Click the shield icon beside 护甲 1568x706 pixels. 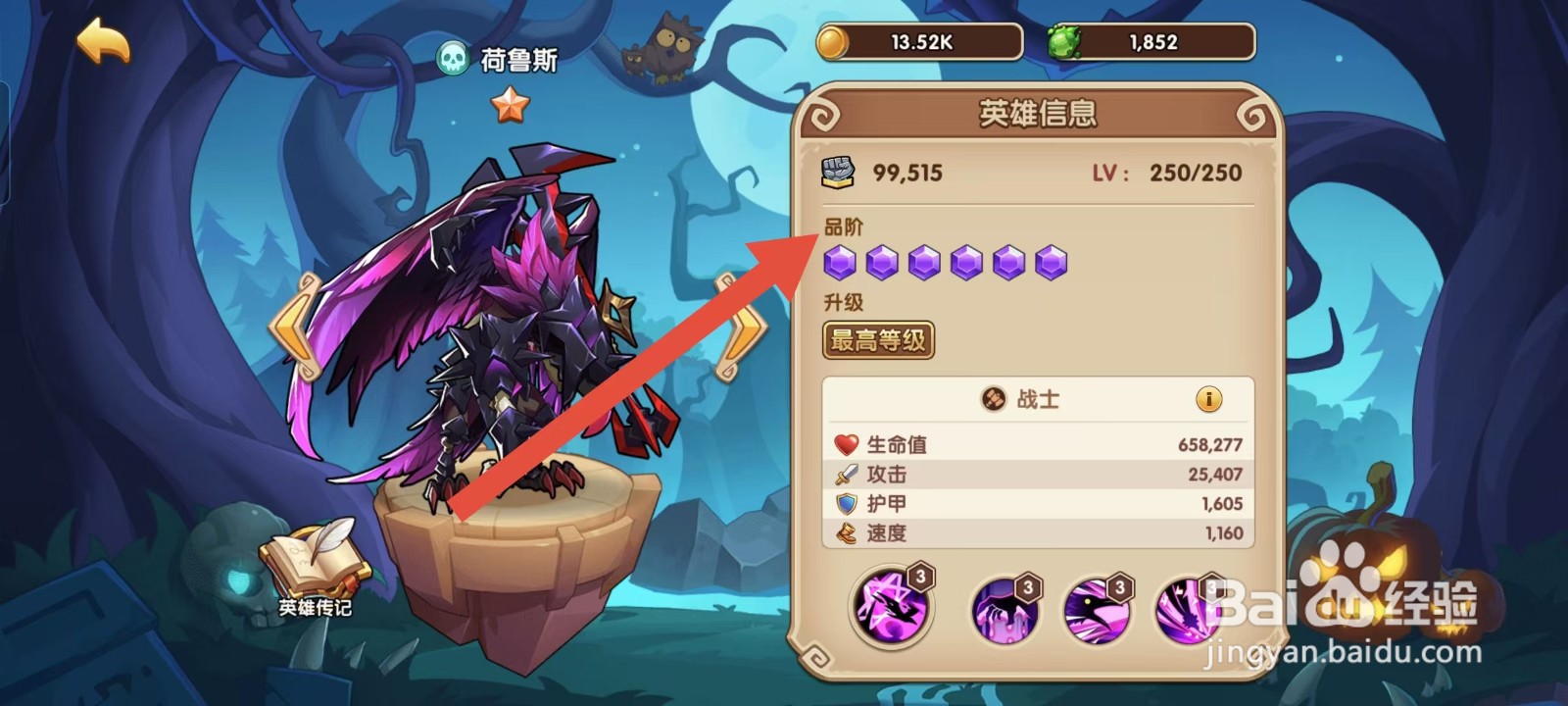tap(845, 503)
